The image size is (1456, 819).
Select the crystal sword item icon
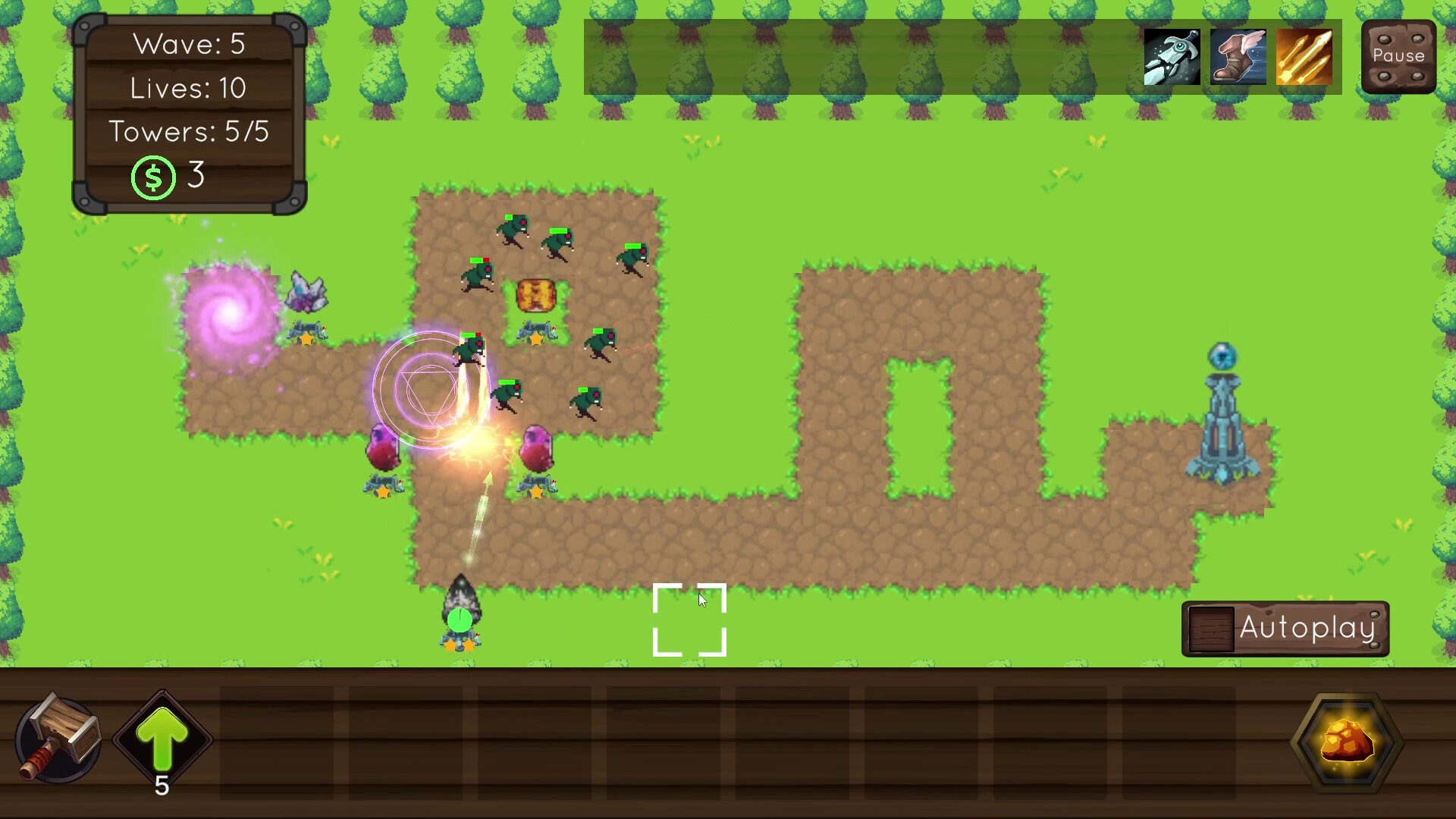(x=1172, y=57)
